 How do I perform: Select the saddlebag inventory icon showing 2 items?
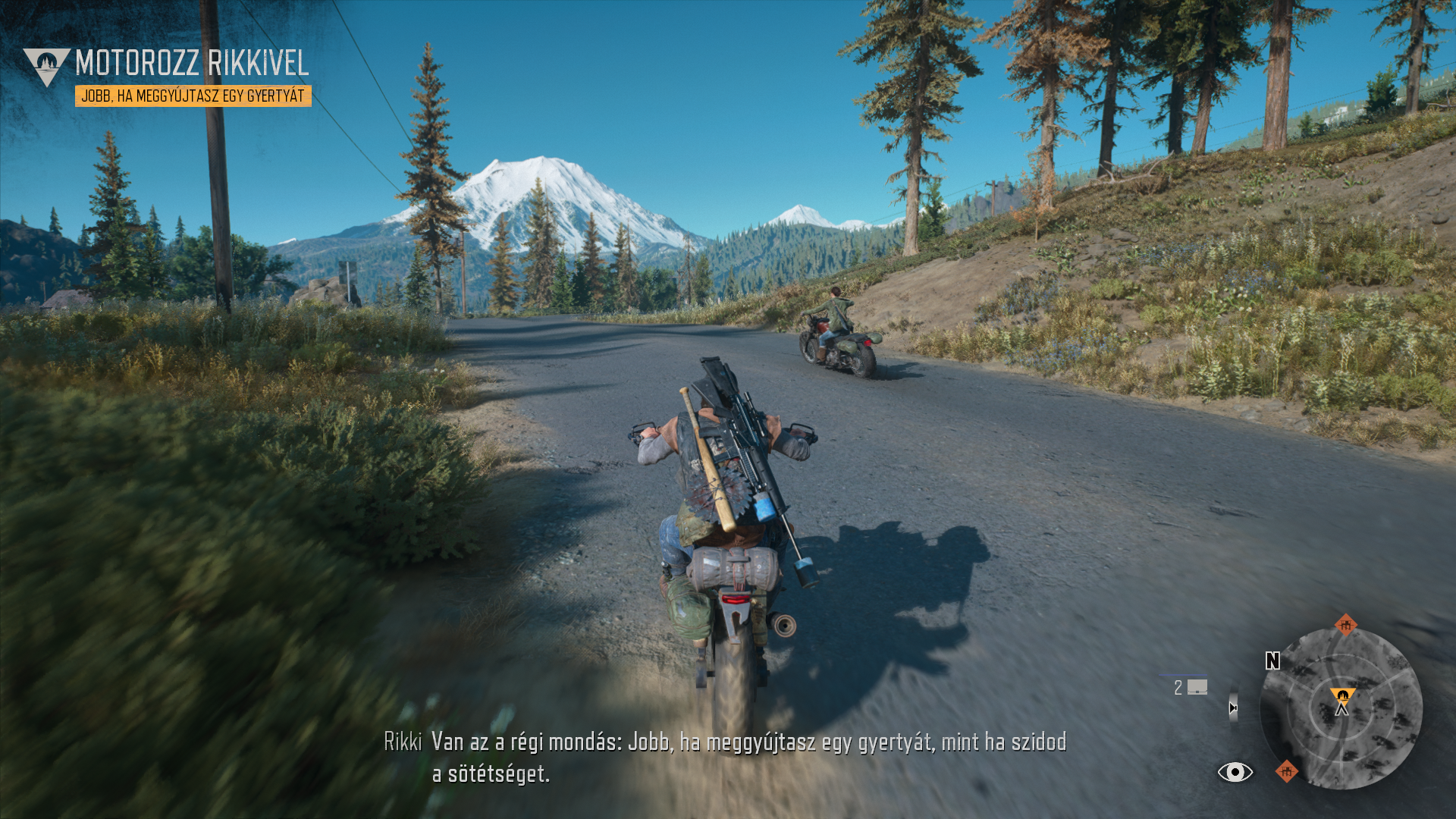(x=1197, y=689)
